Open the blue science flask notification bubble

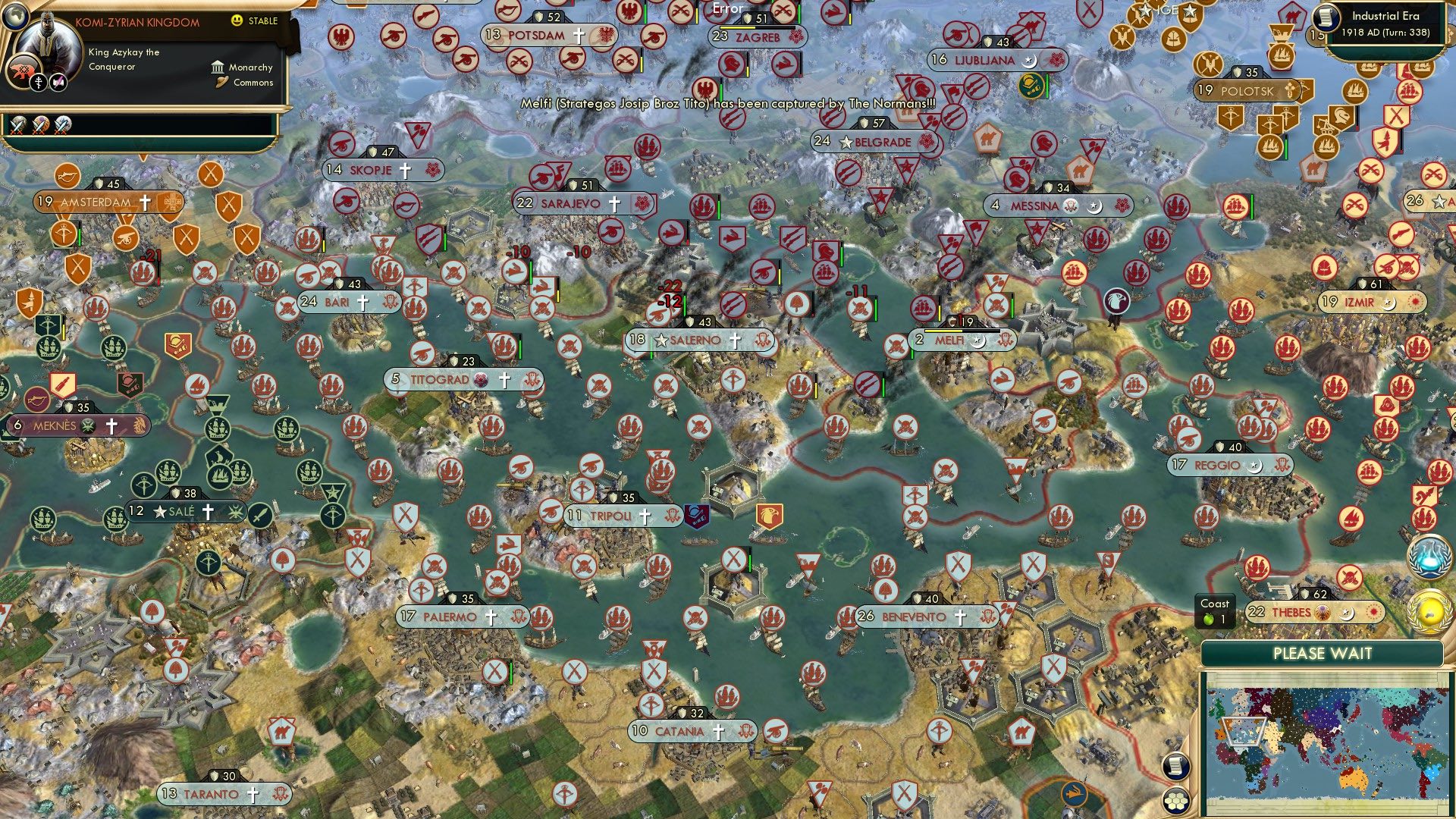coord(1429,556)
